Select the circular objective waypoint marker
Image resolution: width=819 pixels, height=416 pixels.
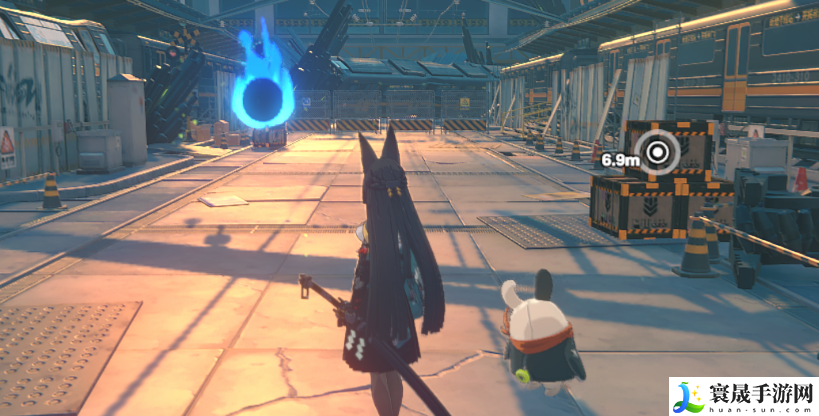click(x=658, y=153)
